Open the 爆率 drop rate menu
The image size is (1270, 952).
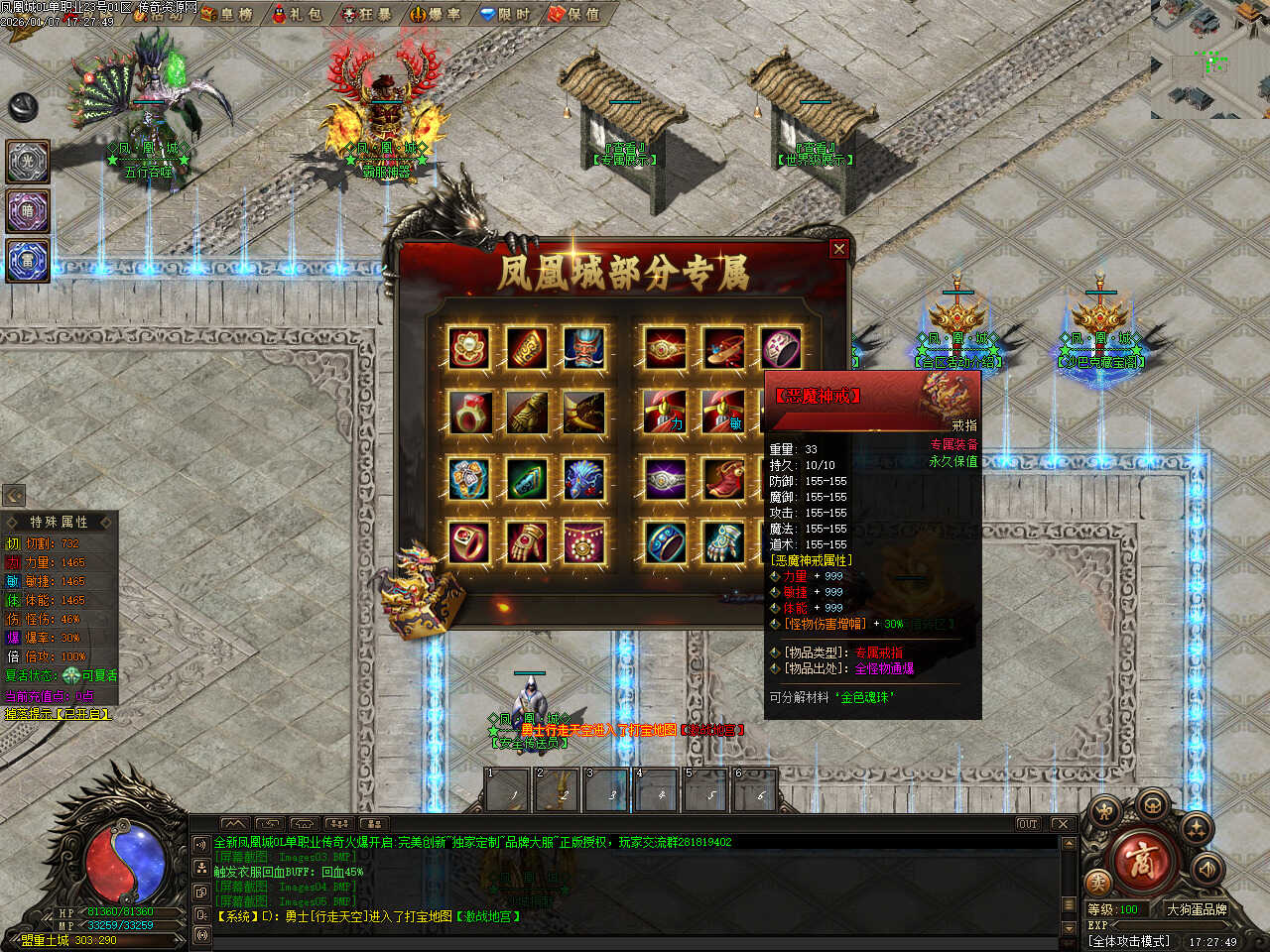[435, 14]
